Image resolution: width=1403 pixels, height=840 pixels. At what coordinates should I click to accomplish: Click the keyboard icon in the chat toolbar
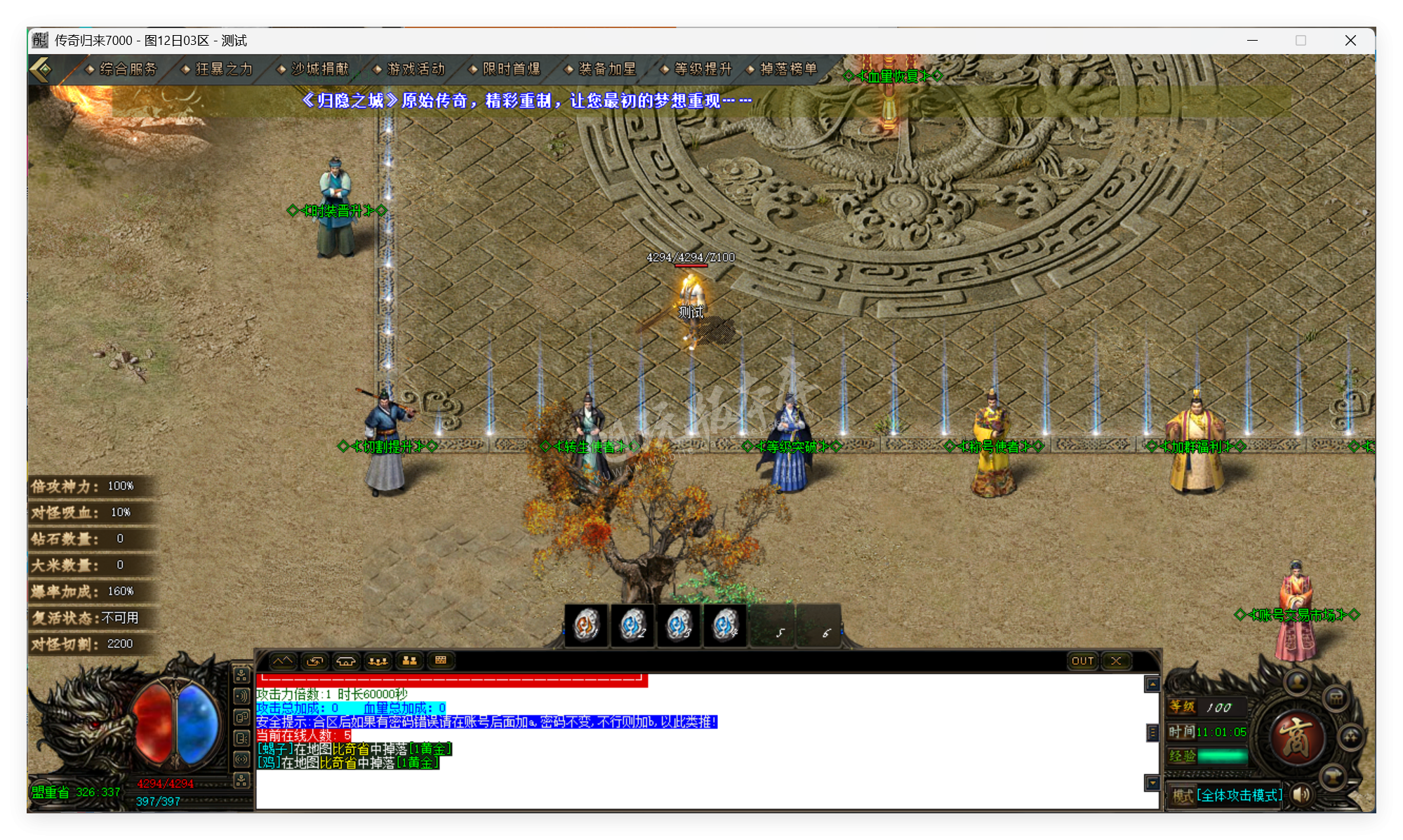[441, 660]
